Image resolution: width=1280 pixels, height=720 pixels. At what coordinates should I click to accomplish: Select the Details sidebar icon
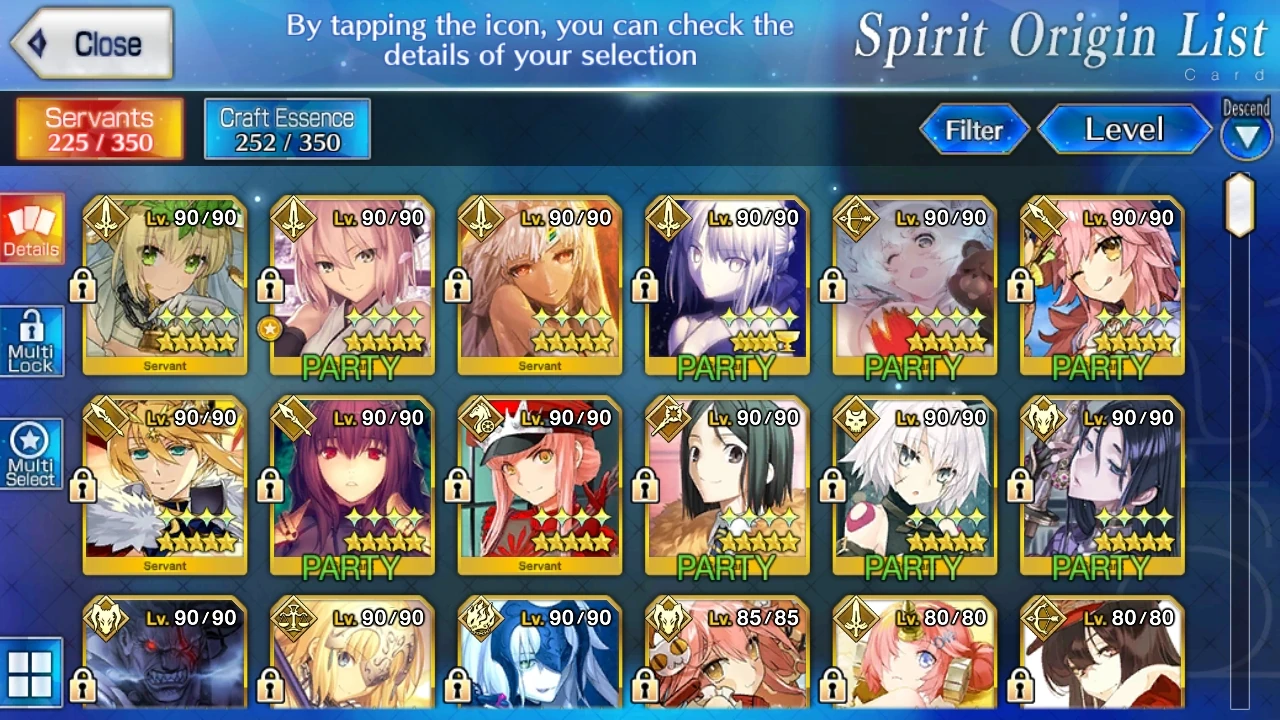coord(31,228)
